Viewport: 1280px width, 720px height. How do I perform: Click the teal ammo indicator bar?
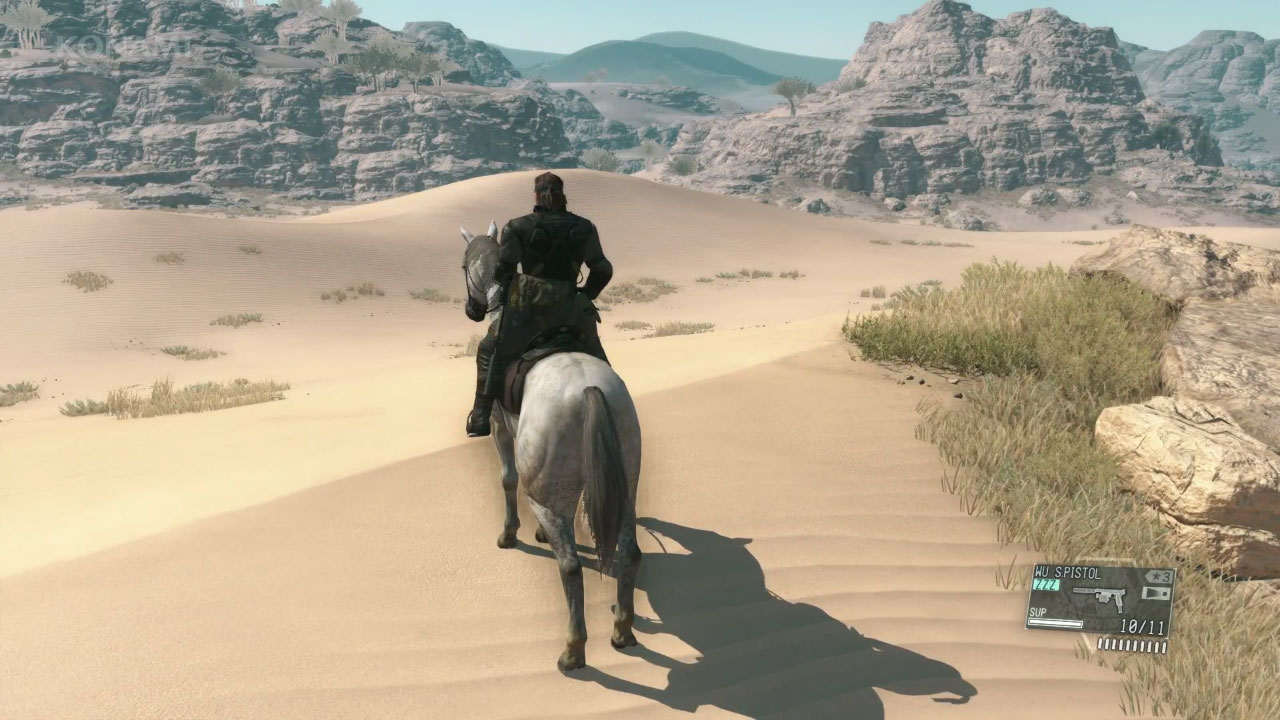pyautogui.click(x=1045, y=585)
